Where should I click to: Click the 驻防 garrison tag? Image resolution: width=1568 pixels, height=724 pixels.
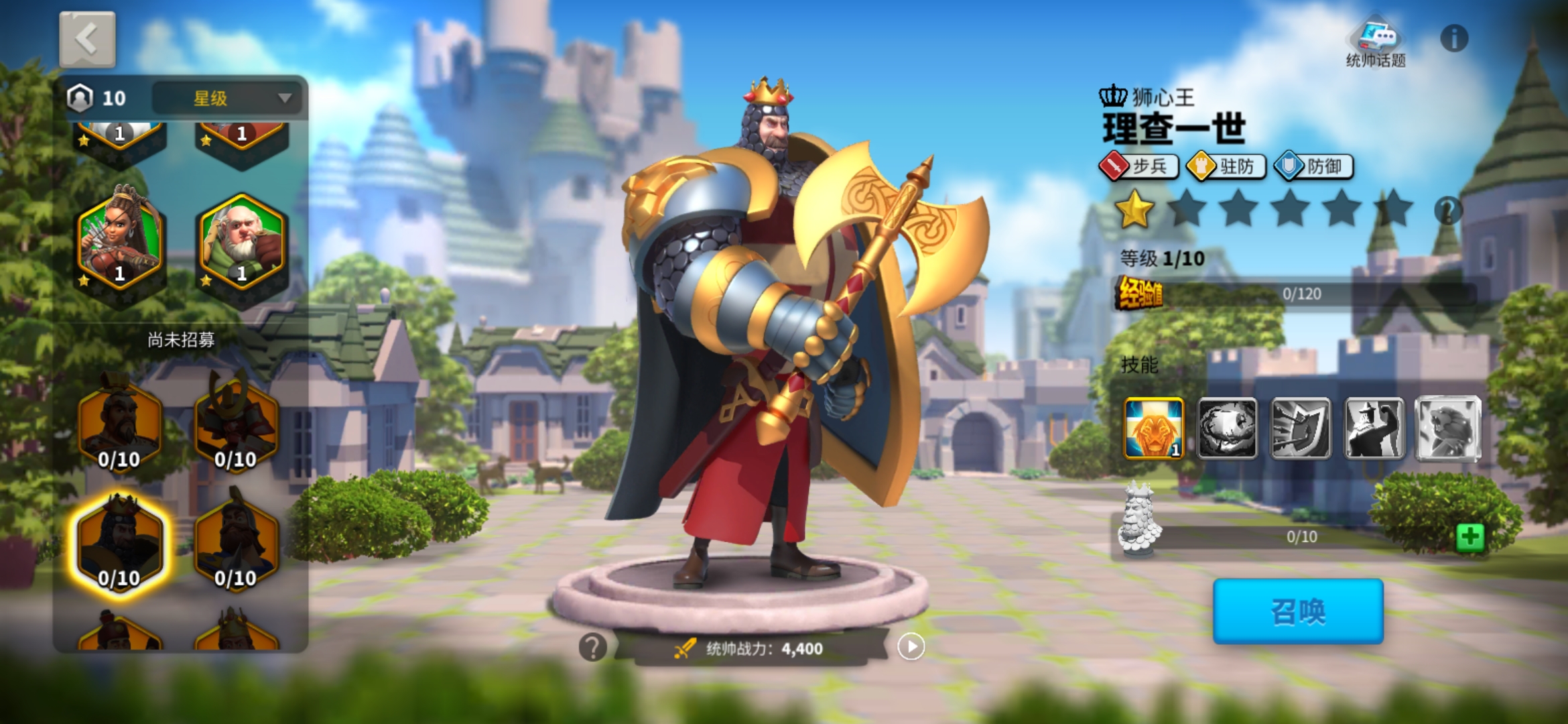(1226, 166)
